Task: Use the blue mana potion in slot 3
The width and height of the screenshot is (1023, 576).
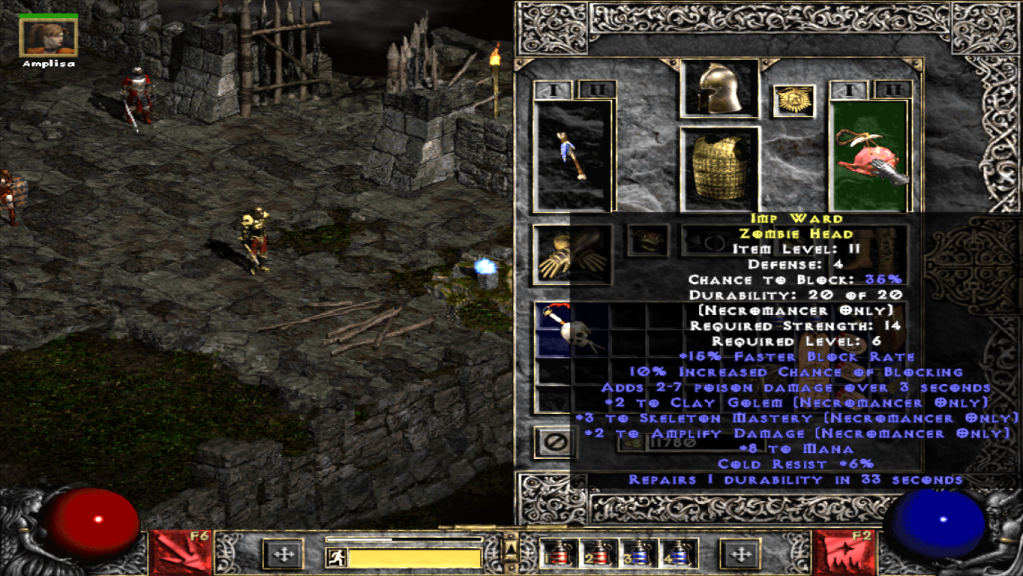Action: point(640,555)
